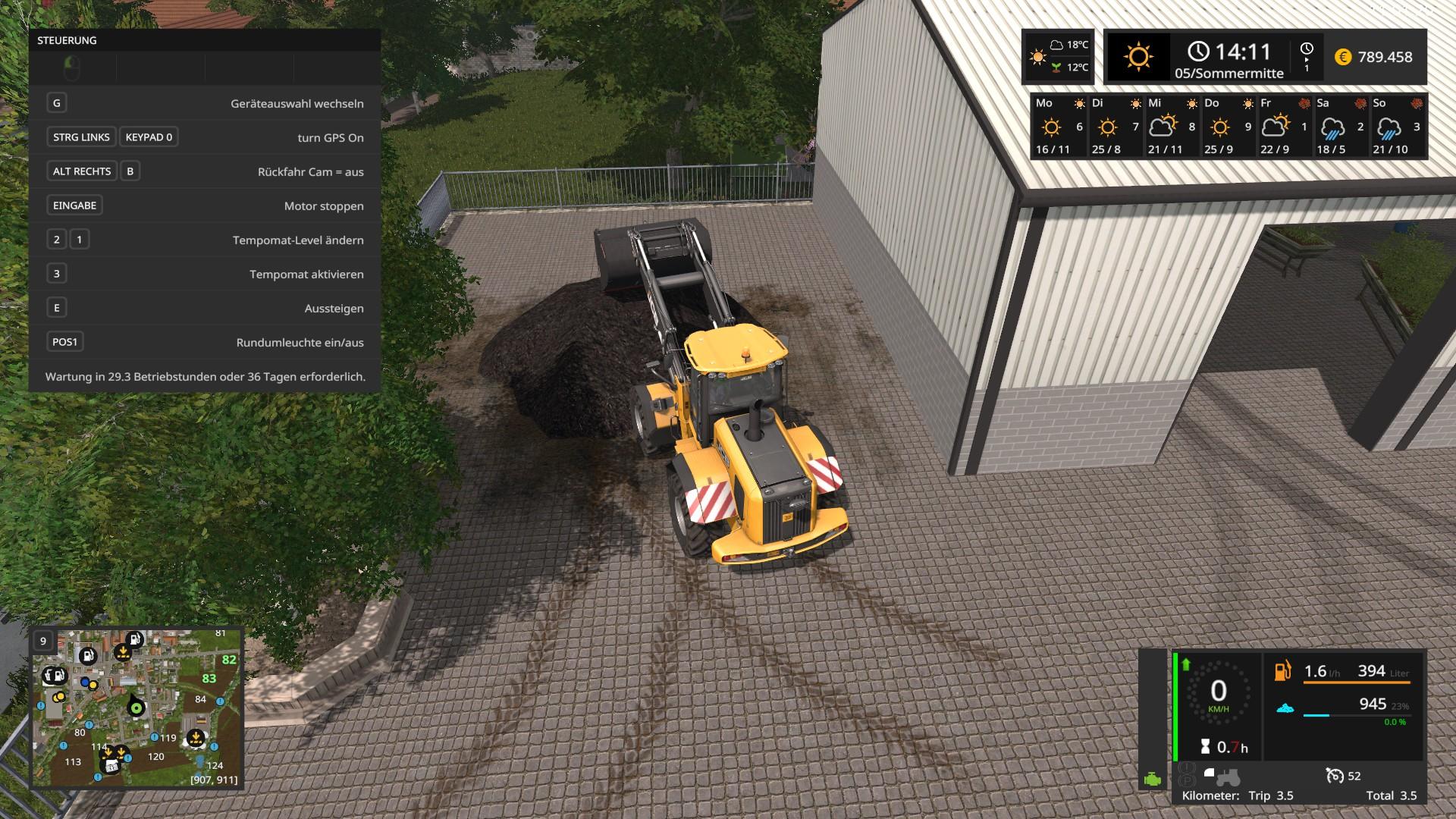The height and width of the screenshot is (819, 1456).
Task: Show Saturday's rainy forecast tile
Action: click(1339, 126)
